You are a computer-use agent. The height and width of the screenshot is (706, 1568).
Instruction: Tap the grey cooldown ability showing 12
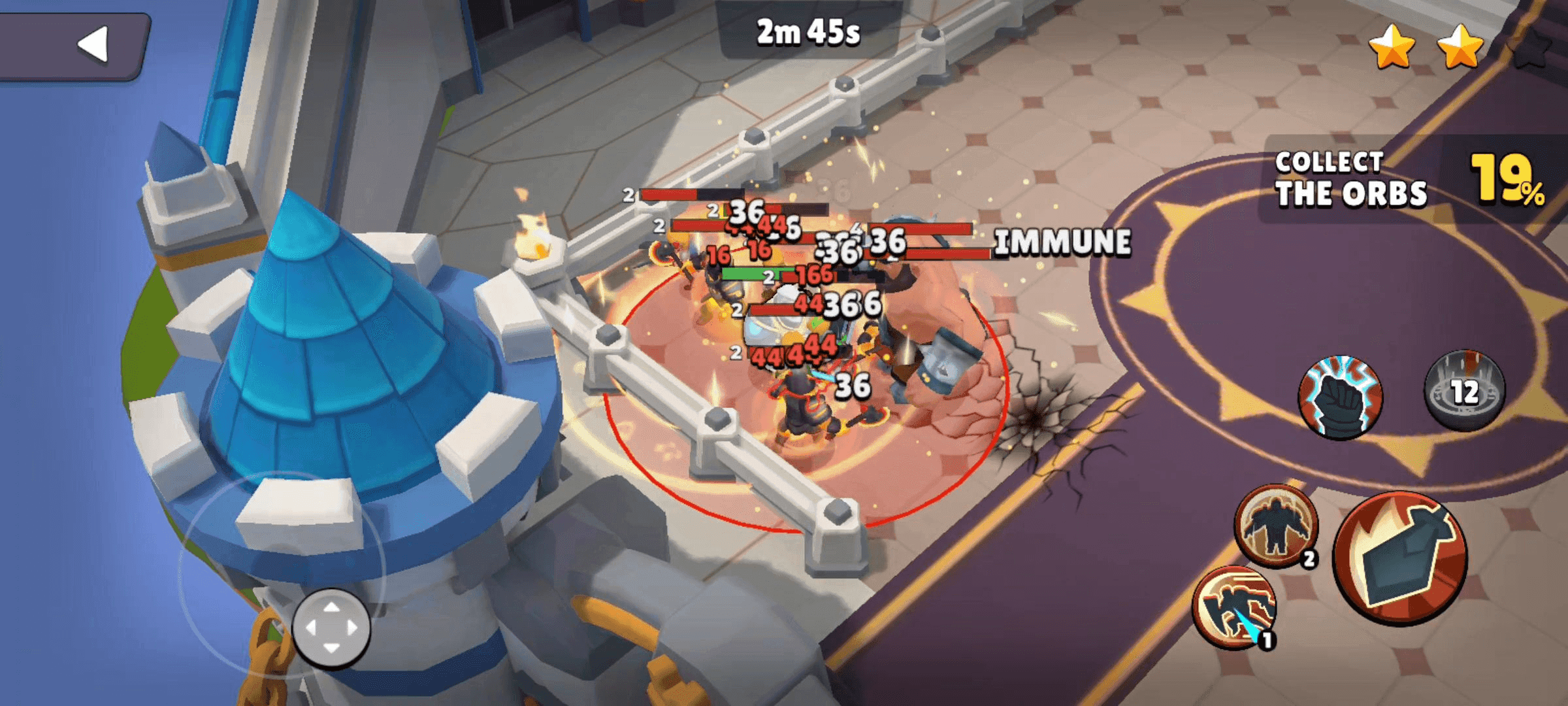tap(1464, 390)
